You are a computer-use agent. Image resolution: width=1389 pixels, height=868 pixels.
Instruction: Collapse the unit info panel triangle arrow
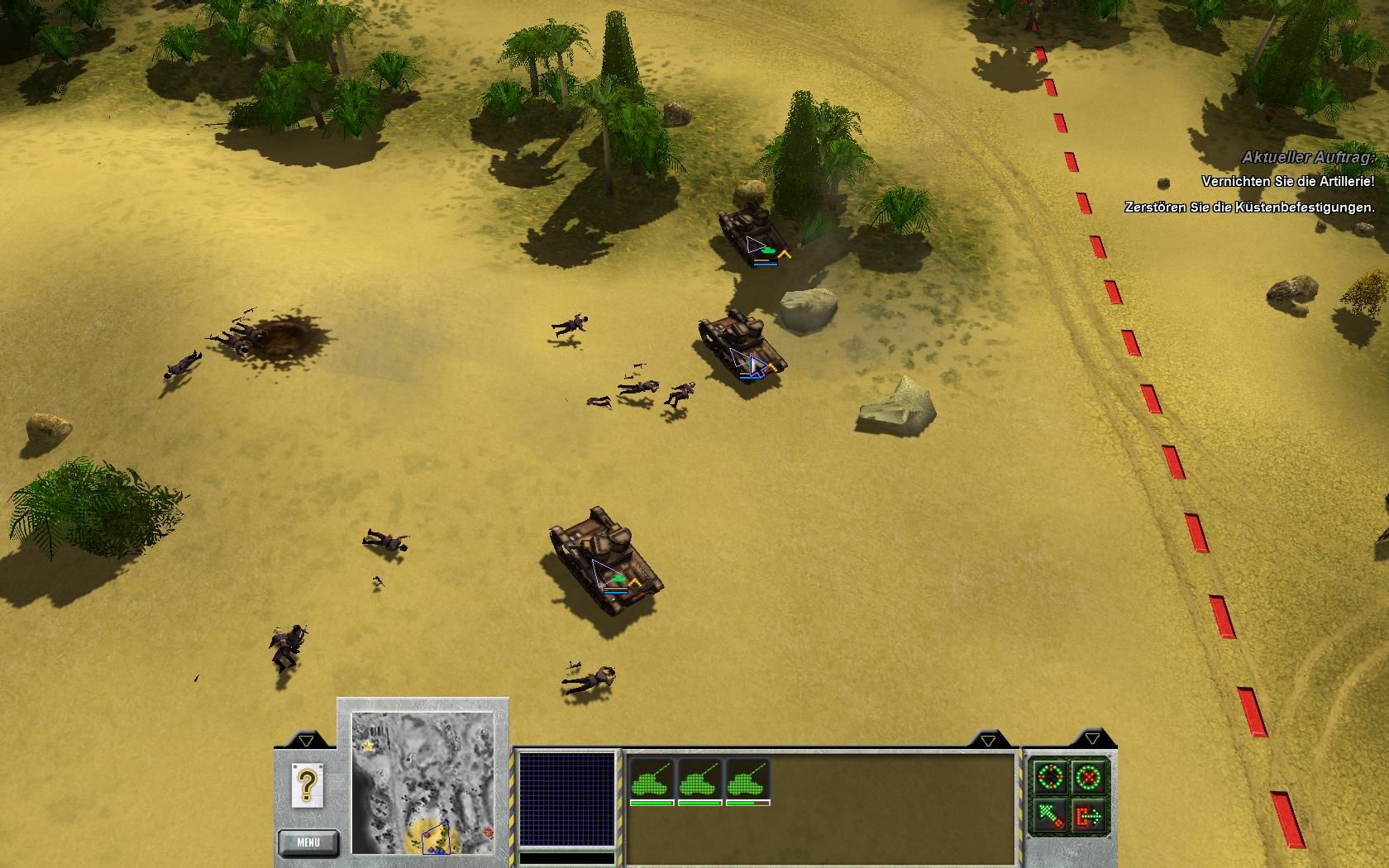pyautogui.click(x=986, y=742)
